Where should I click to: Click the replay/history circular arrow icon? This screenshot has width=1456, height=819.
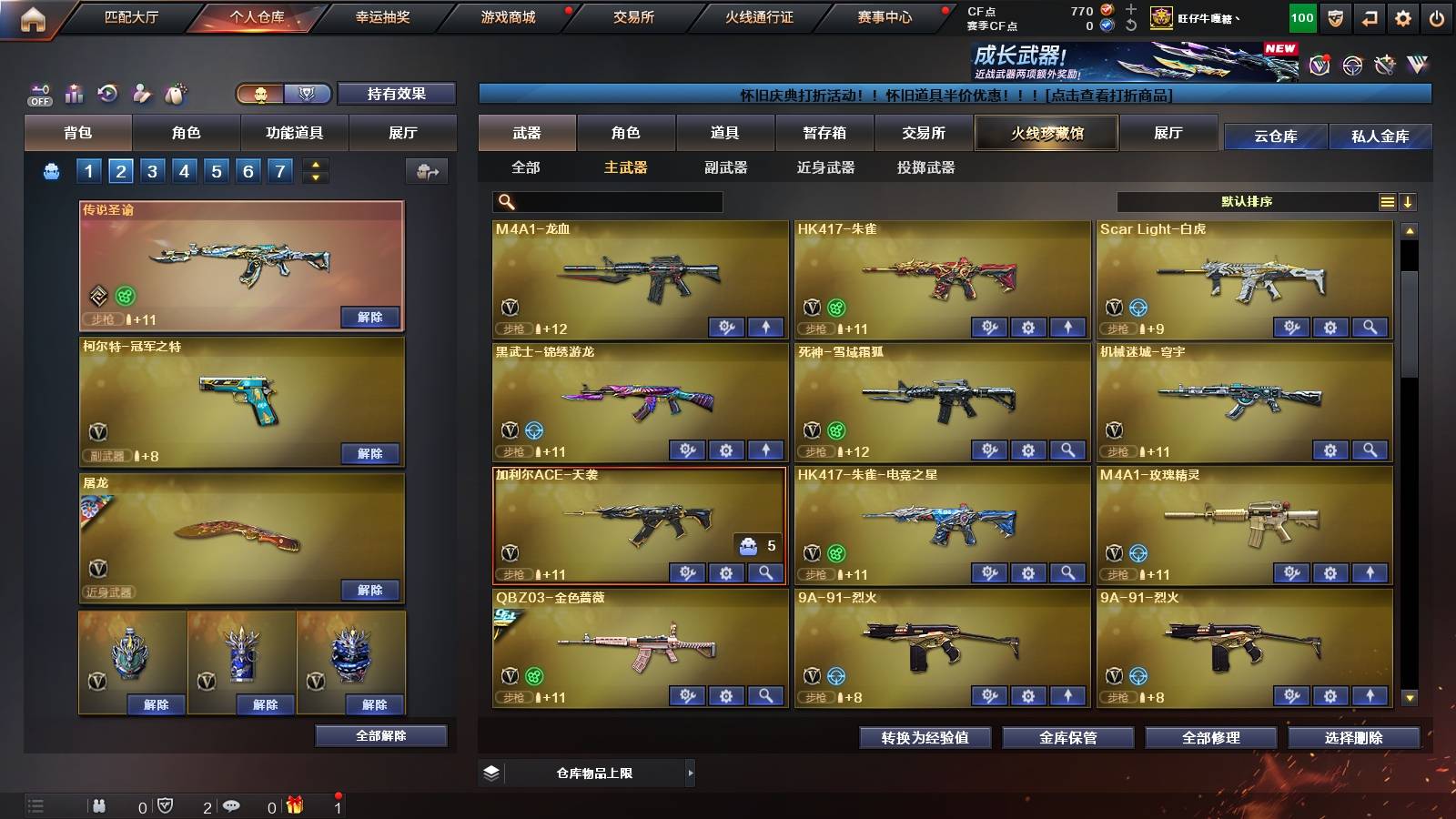pyautogui.click(x=107, y=93)
